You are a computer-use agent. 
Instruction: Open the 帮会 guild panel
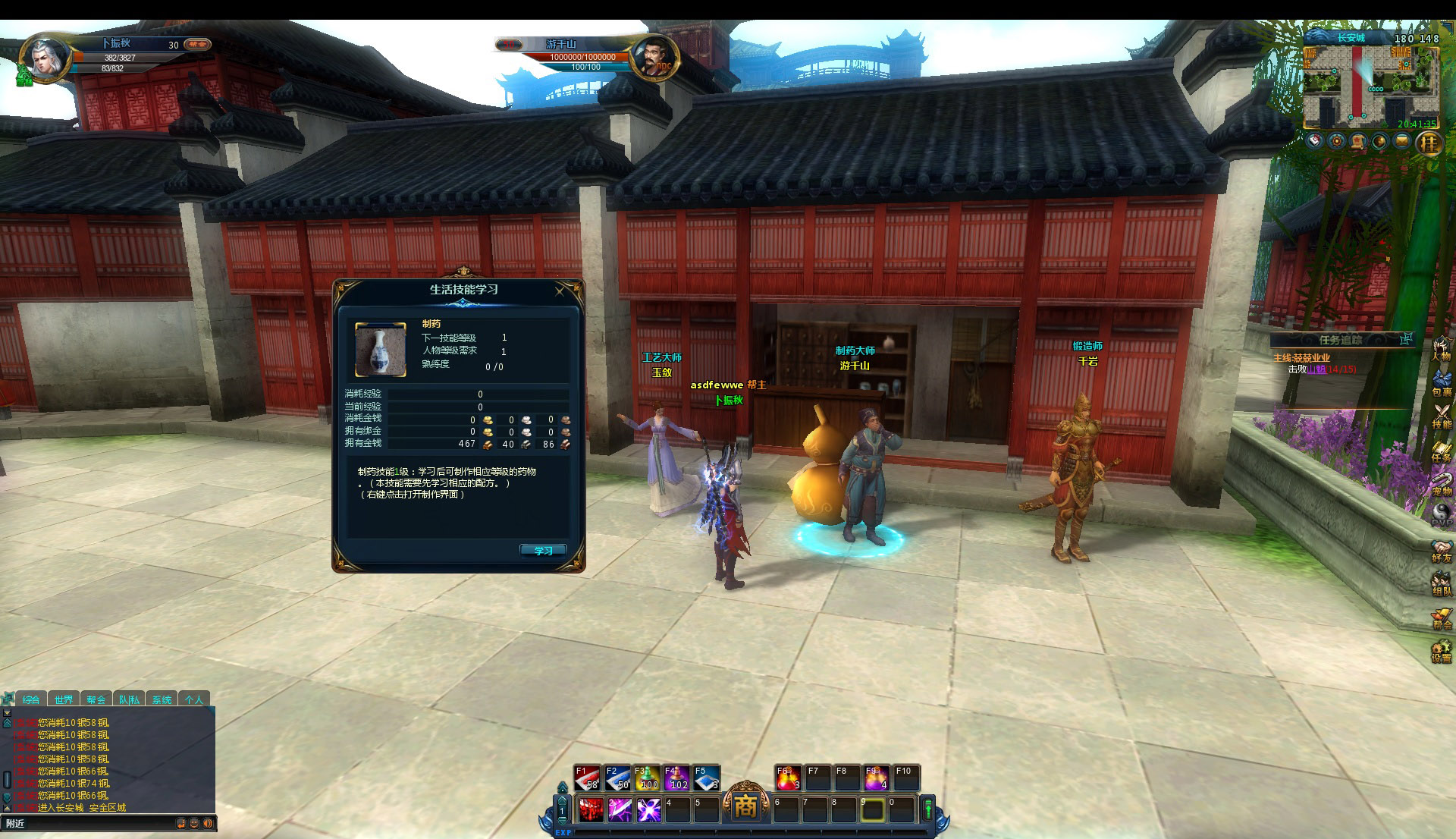(x=1442, y=617)
